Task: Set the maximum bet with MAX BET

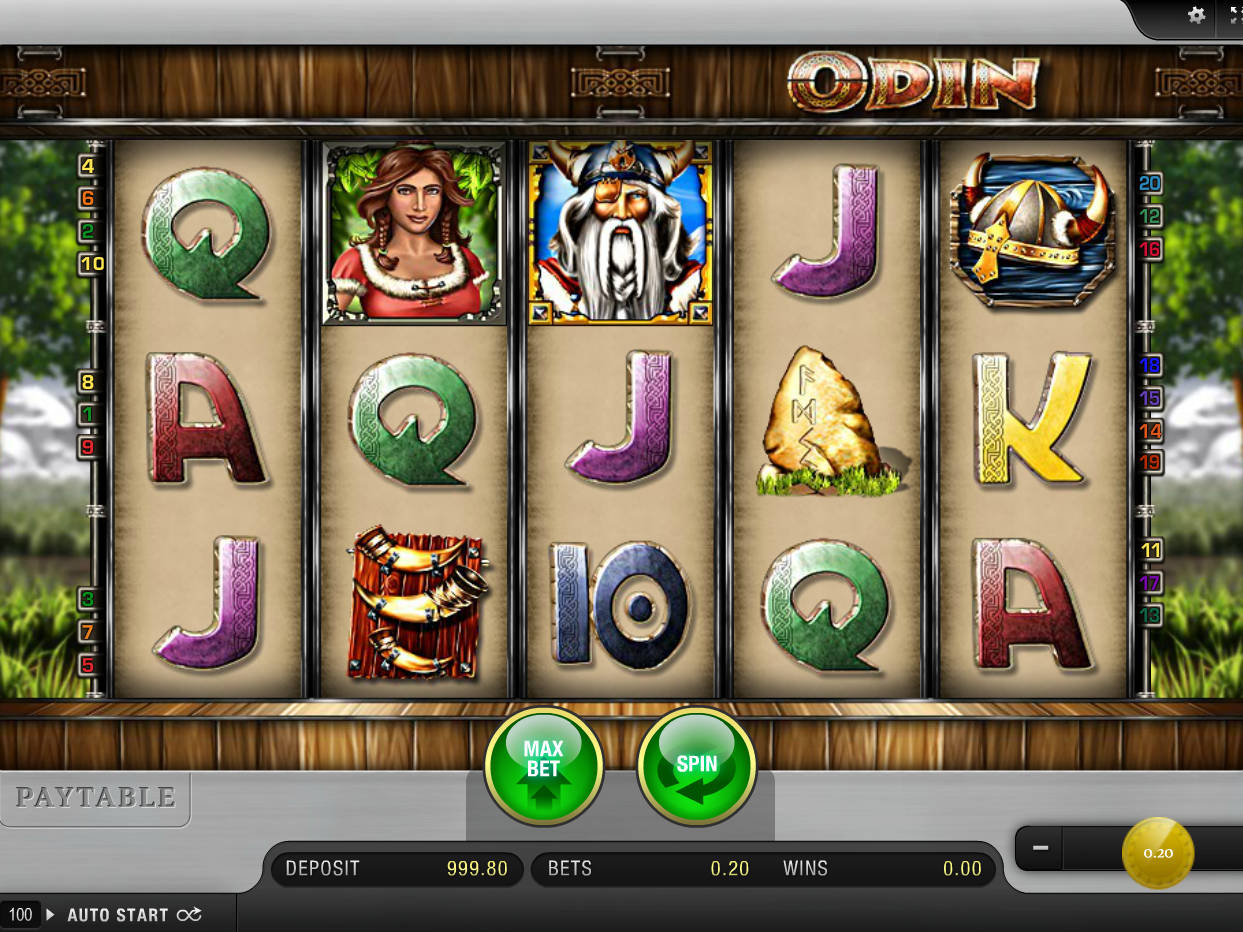Action: point(543,767)
